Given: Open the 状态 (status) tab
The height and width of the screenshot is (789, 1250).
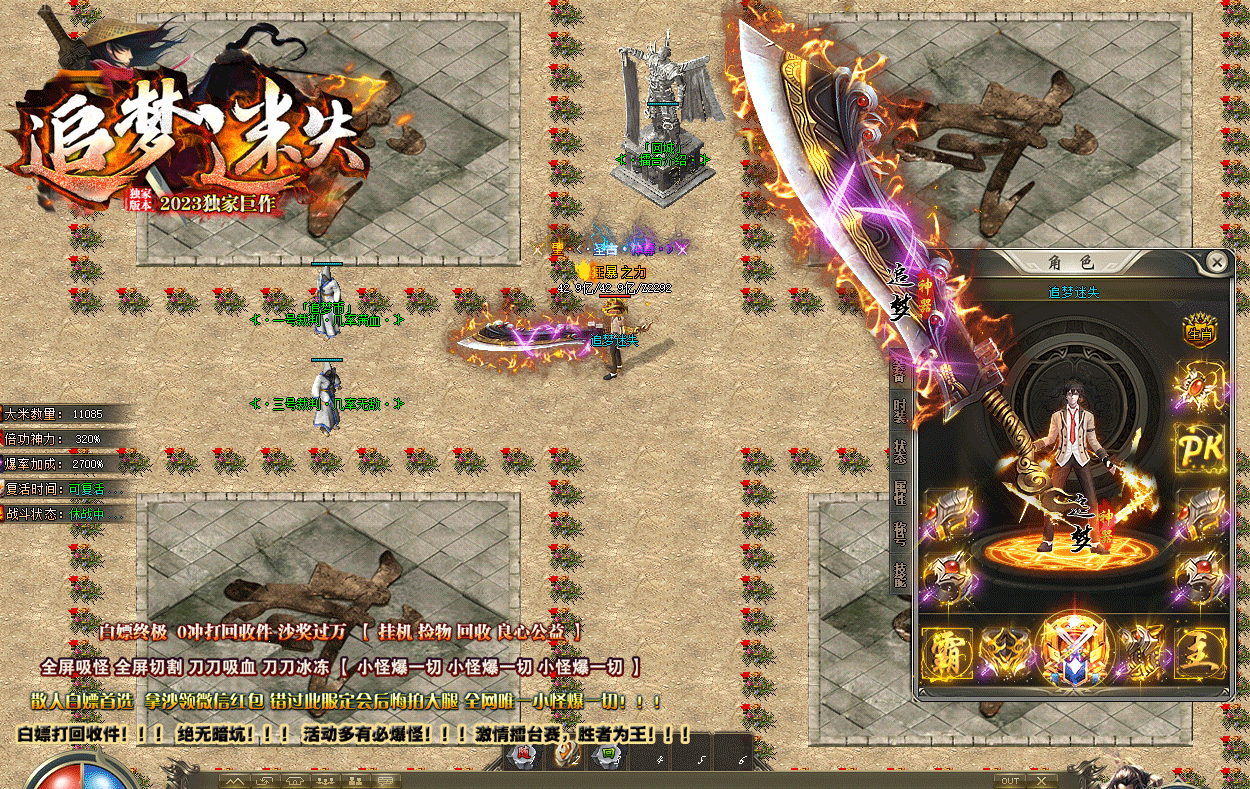Looking at the screenshot, I should click(x=899, y=453).
